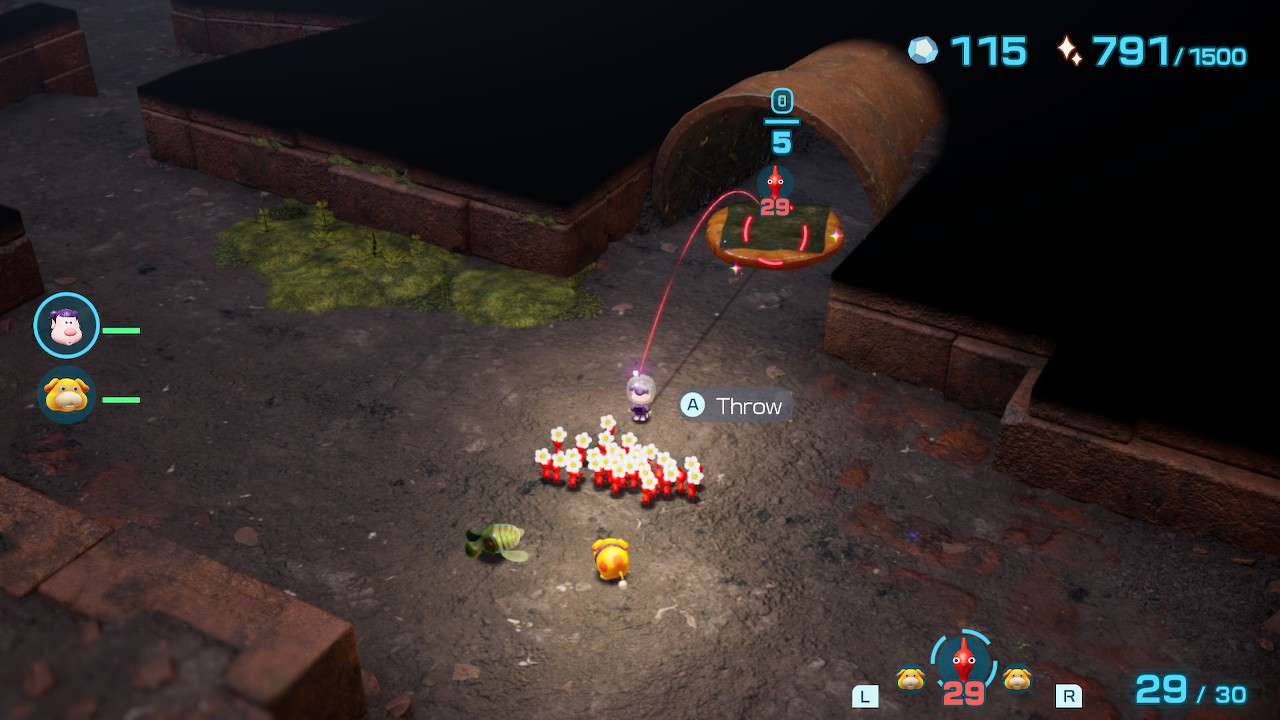Select the captain portrait with purple hair

(66, 326)
